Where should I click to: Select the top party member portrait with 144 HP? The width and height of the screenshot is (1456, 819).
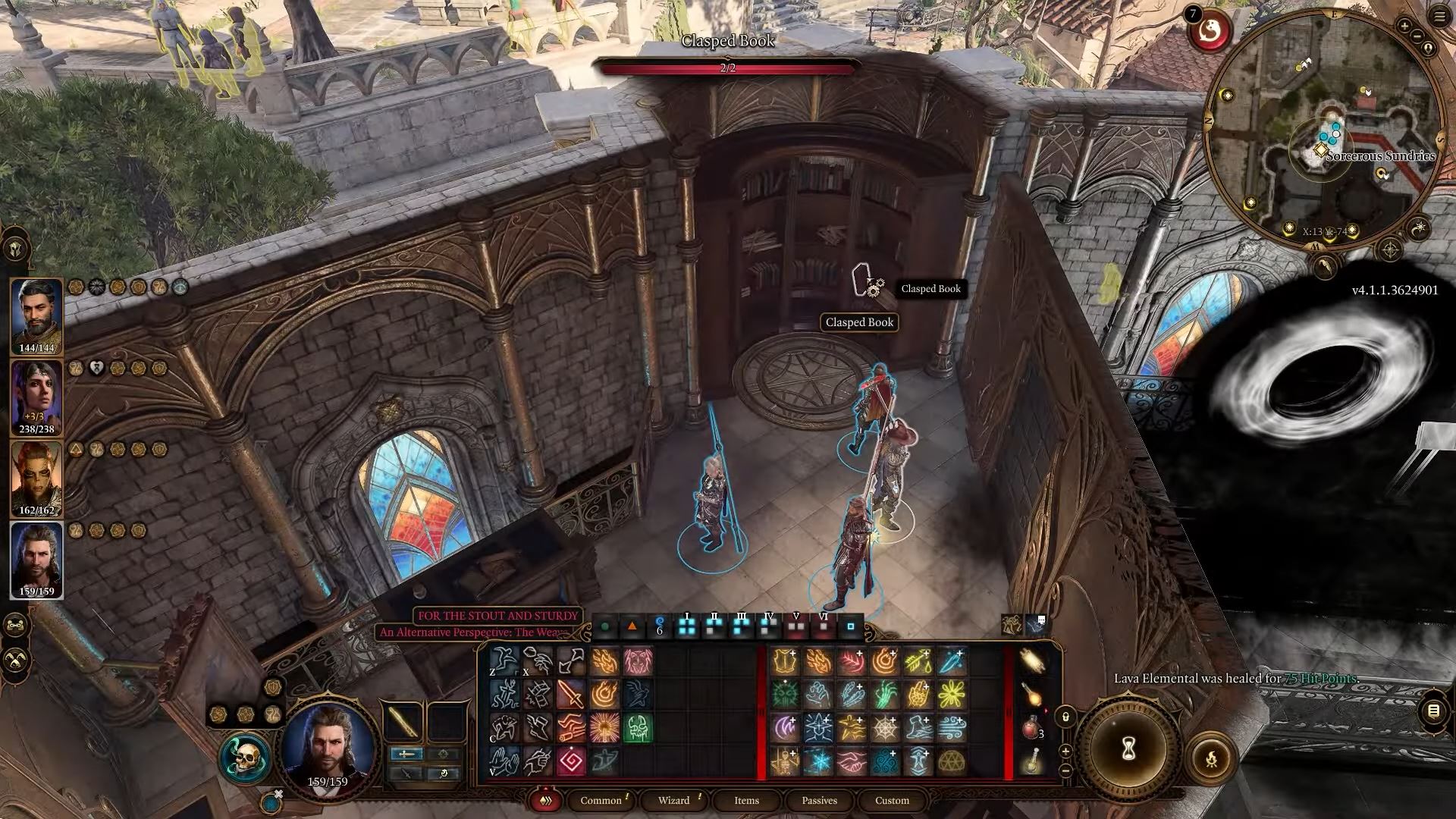coord(36,317)
